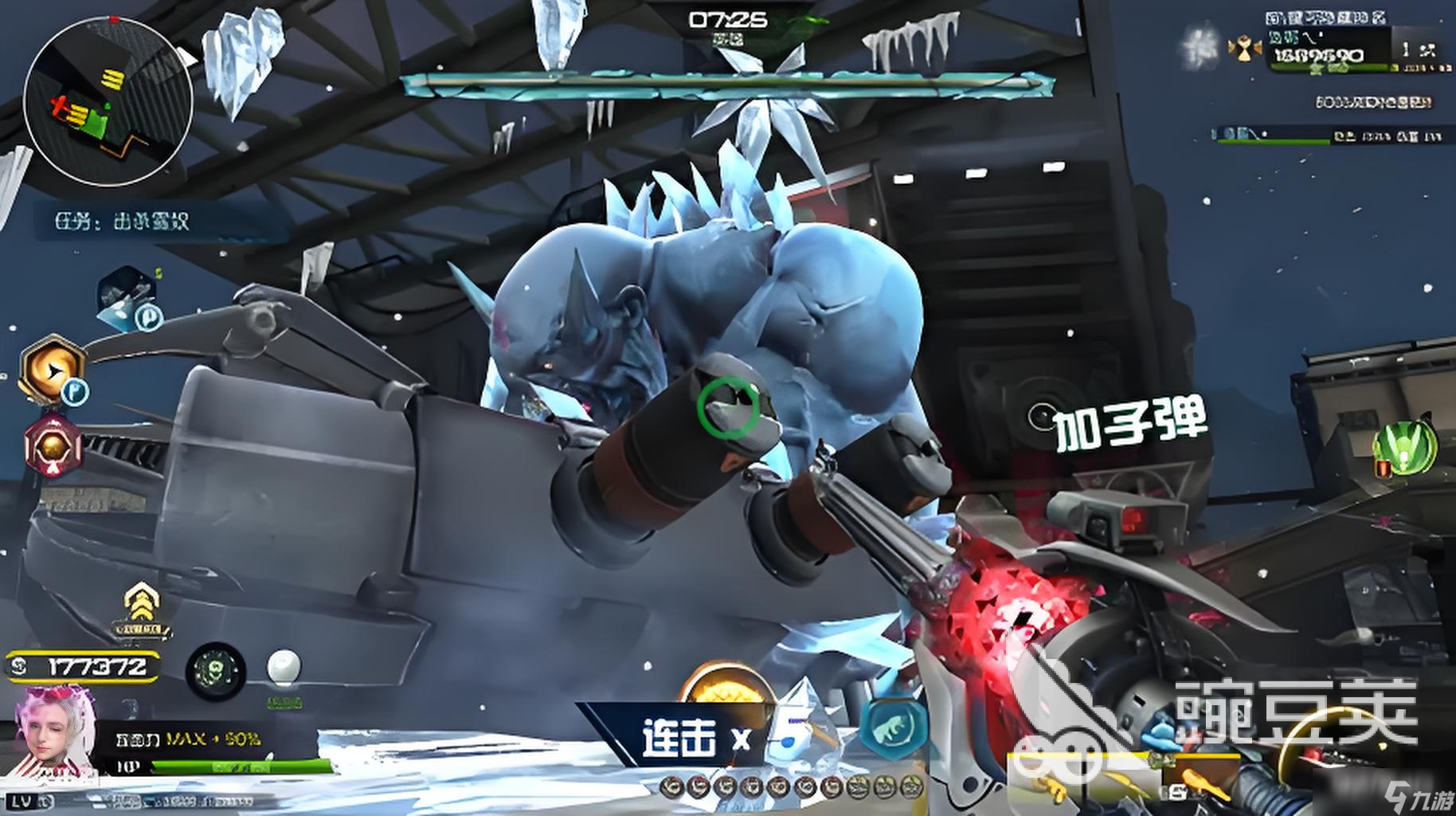The width and height of the screenshot is (1456, 816).
Task: Select the green skull grenade icon
Action: click(x=215, y=671)
